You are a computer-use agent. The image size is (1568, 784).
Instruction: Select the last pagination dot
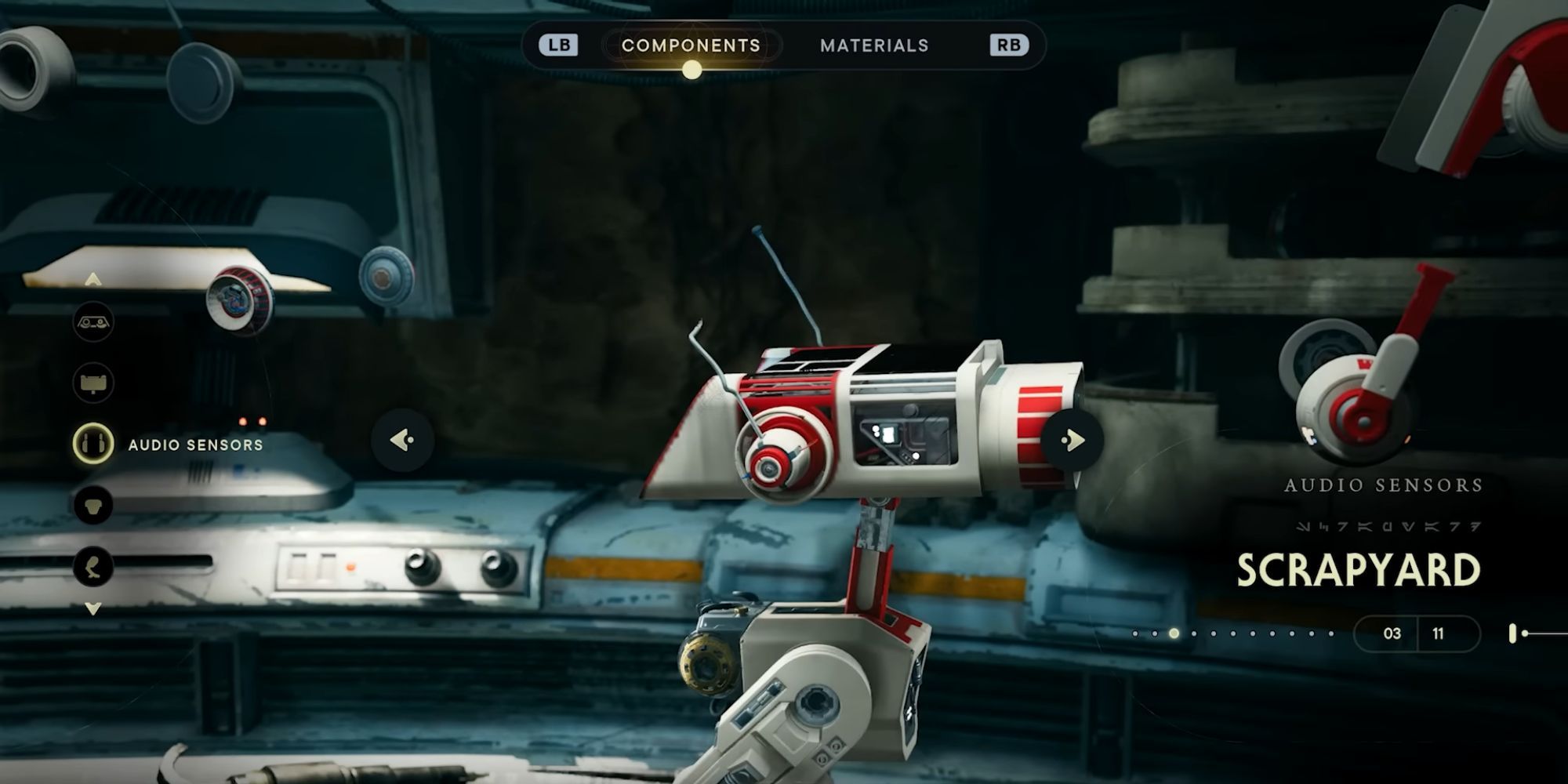pyautogui.click(x=1330, y=634)
